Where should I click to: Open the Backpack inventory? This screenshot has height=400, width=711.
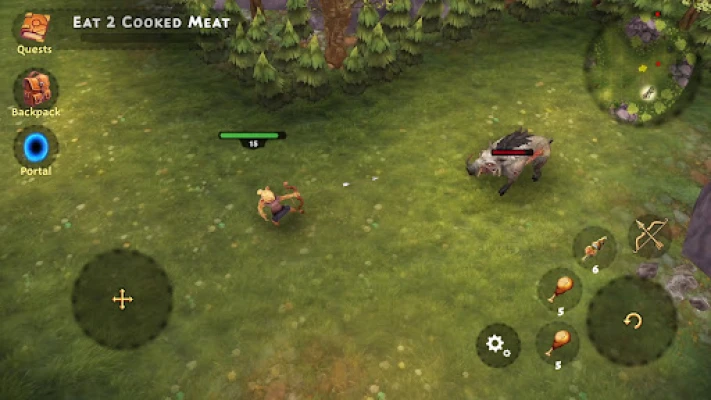(x=35, y=90)
